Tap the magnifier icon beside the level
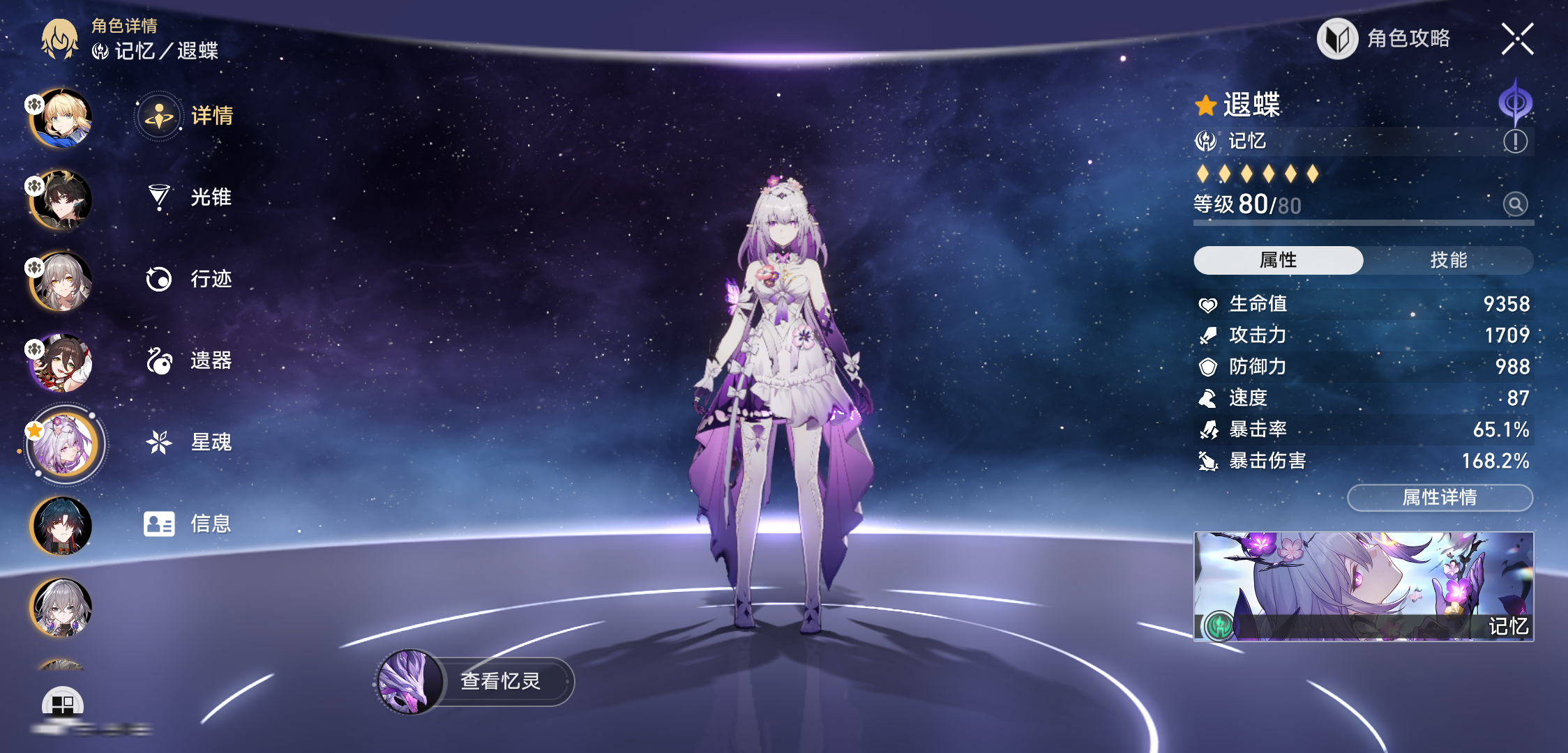The height and width of the screenshot is (753, 1568). (1514, 204)
